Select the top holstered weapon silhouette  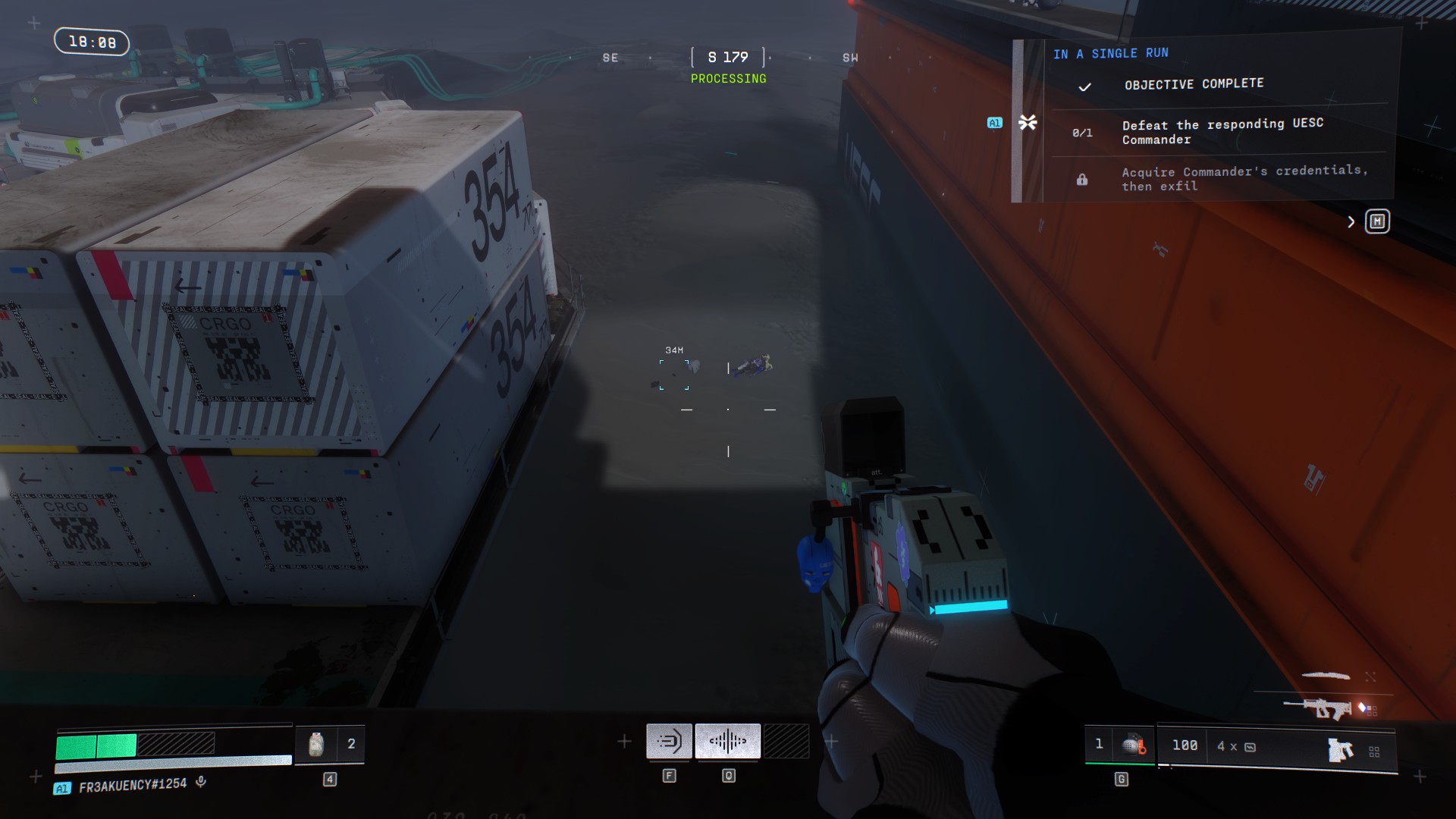click(1326, 675)
